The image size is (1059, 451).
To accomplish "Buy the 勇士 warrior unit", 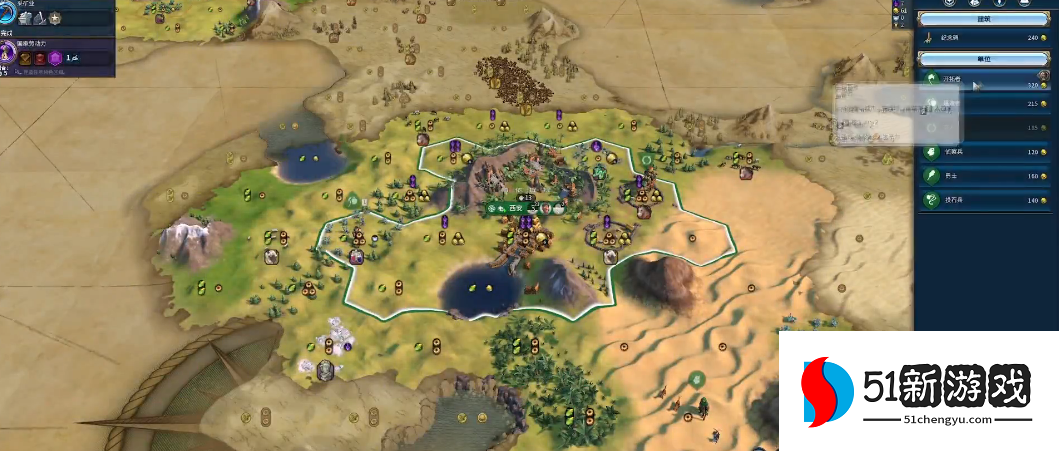I will [986, 176].
